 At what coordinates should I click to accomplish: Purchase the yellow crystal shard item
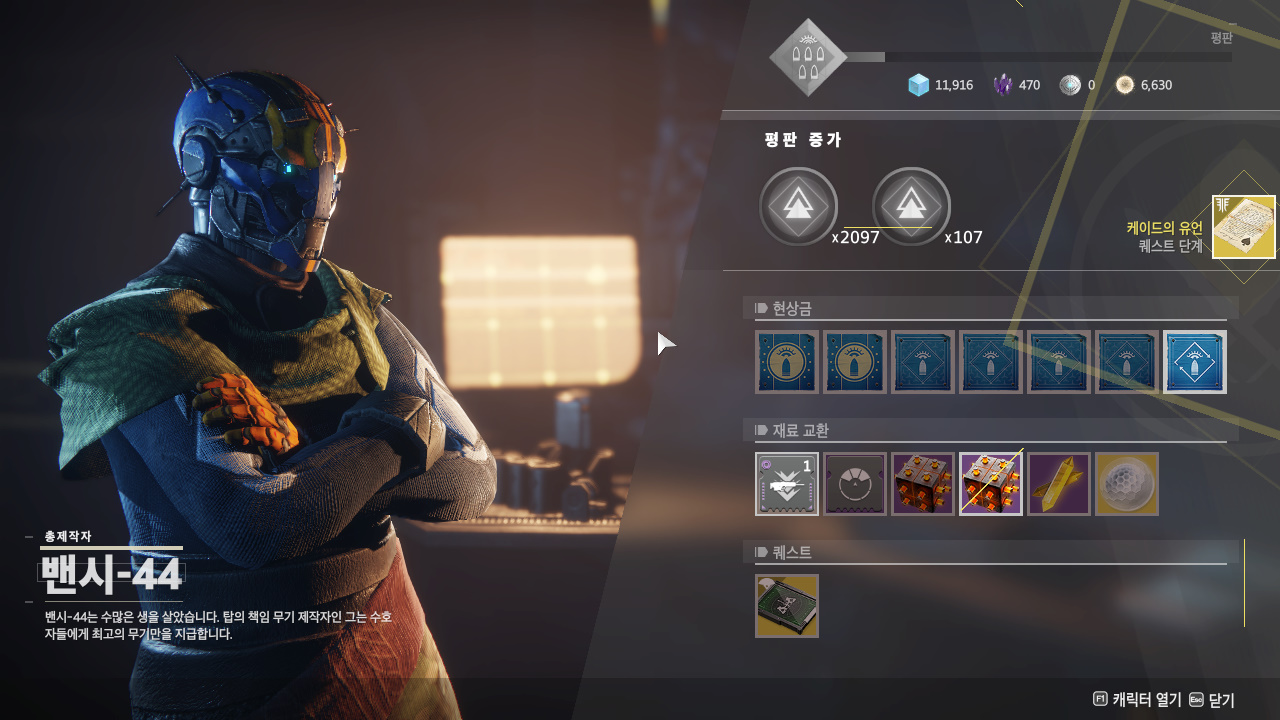pyautogui.click(x=1059, y=484)
